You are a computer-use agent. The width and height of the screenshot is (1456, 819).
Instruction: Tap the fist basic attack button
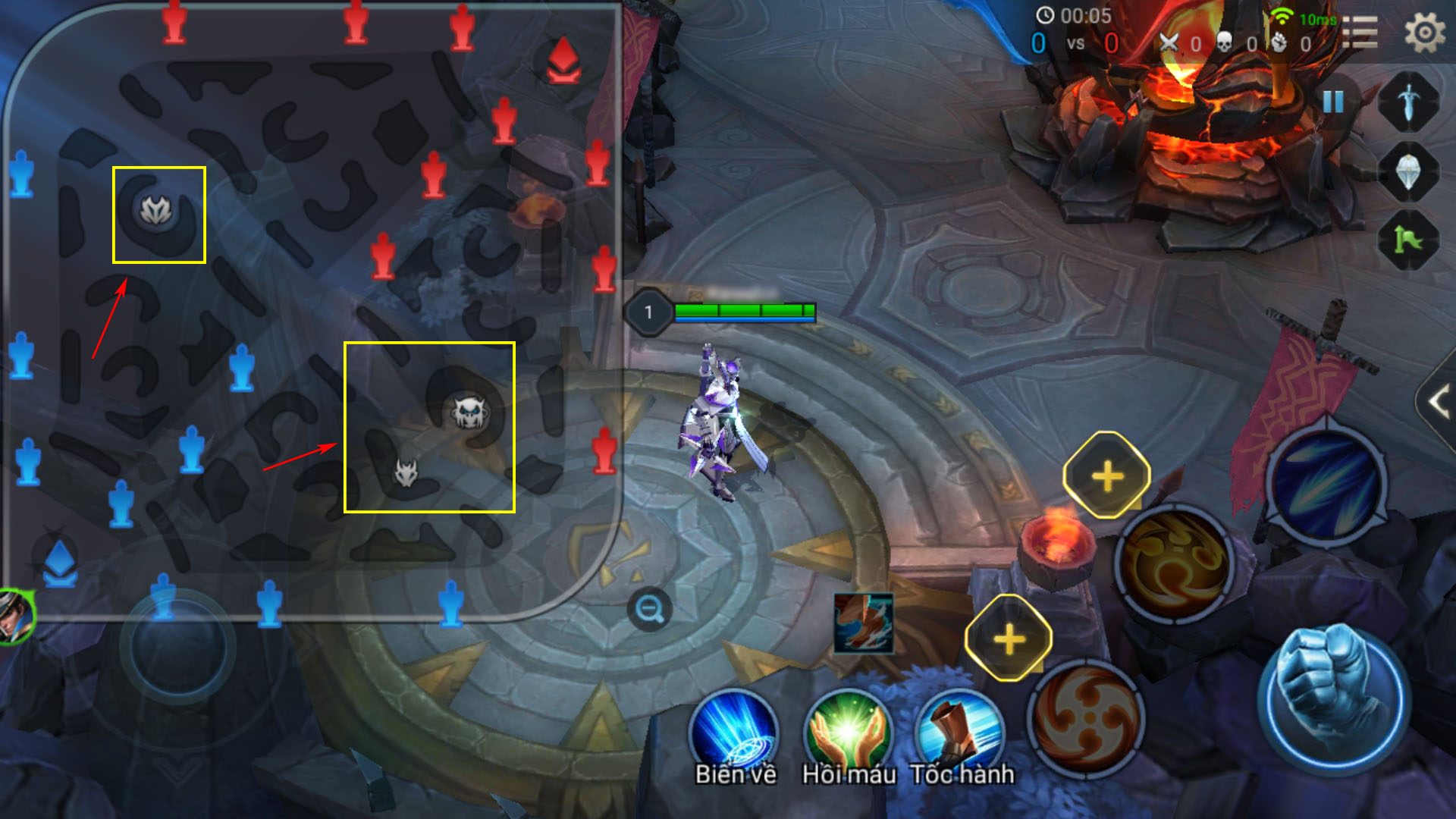pyautogui.click(x=1333, y=698)
